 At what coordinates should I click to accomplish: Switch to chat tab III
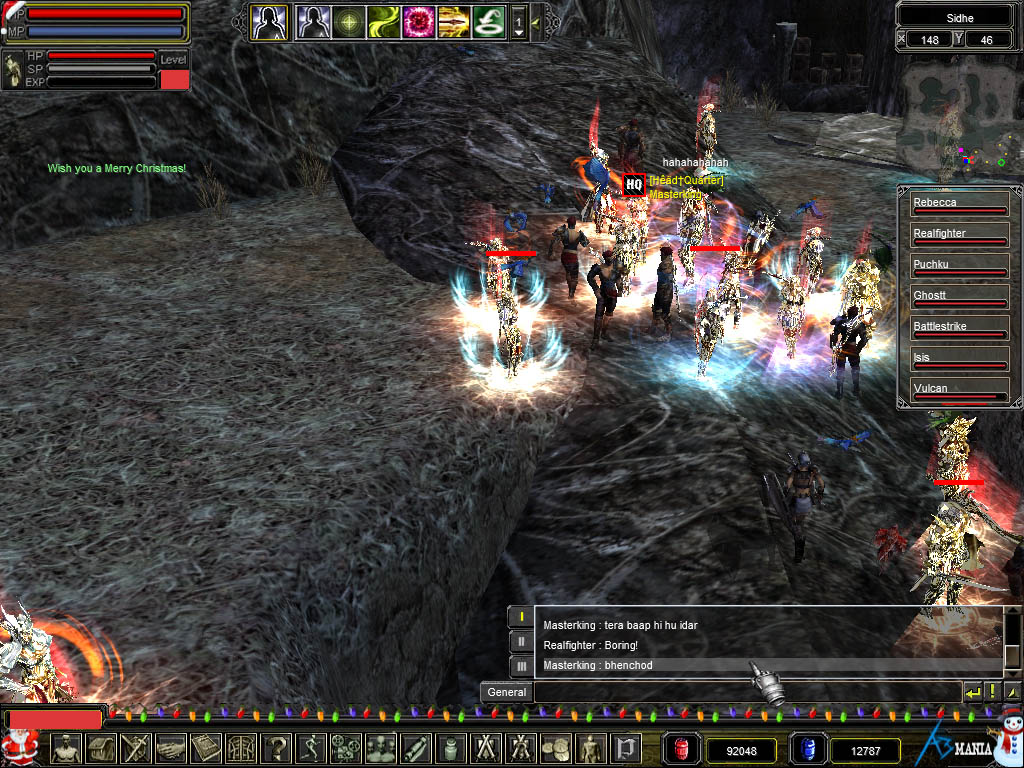520,665
